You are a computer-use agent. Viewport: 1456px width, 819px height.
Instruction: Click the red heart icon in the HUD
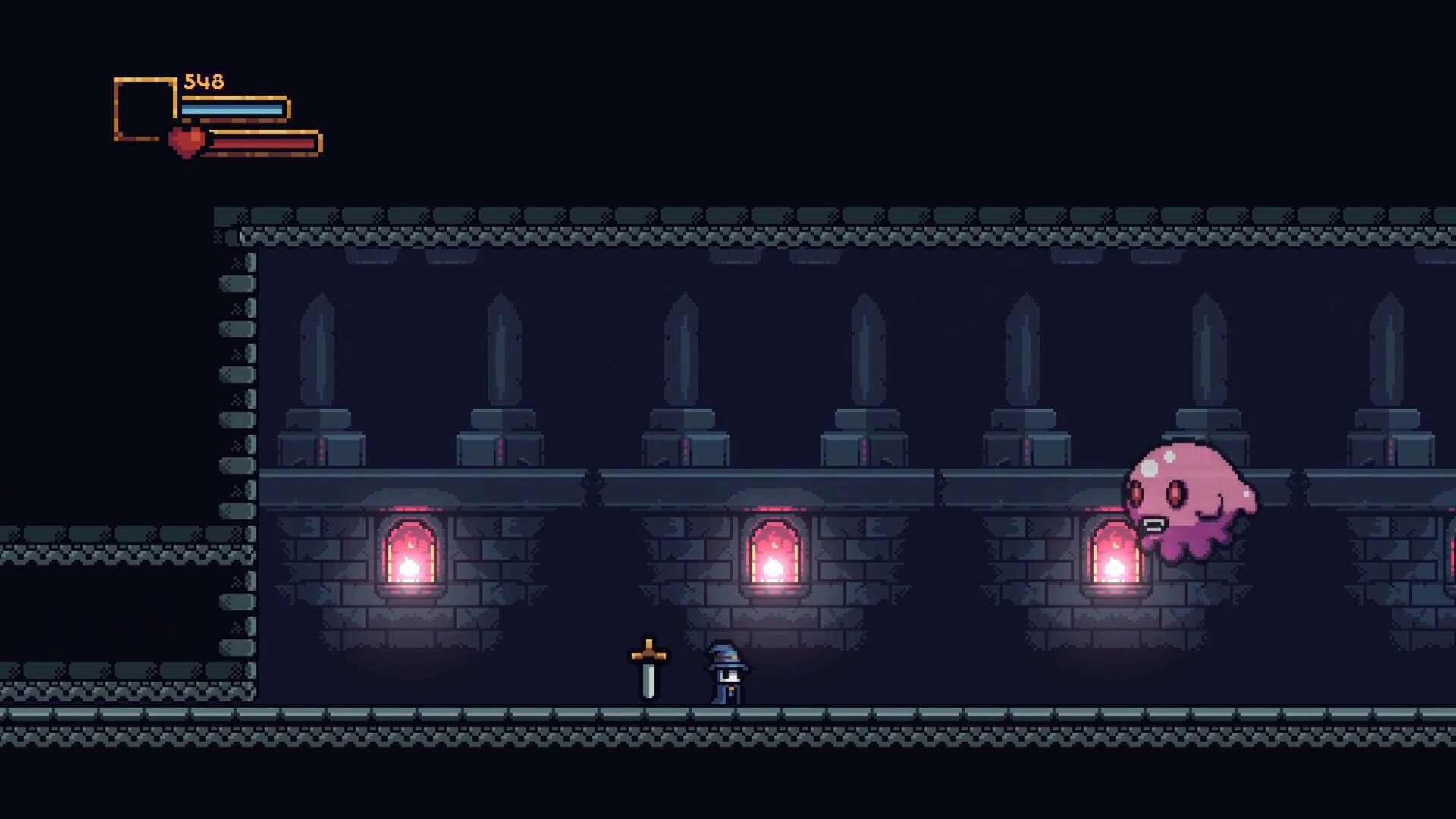pos(188,140)
